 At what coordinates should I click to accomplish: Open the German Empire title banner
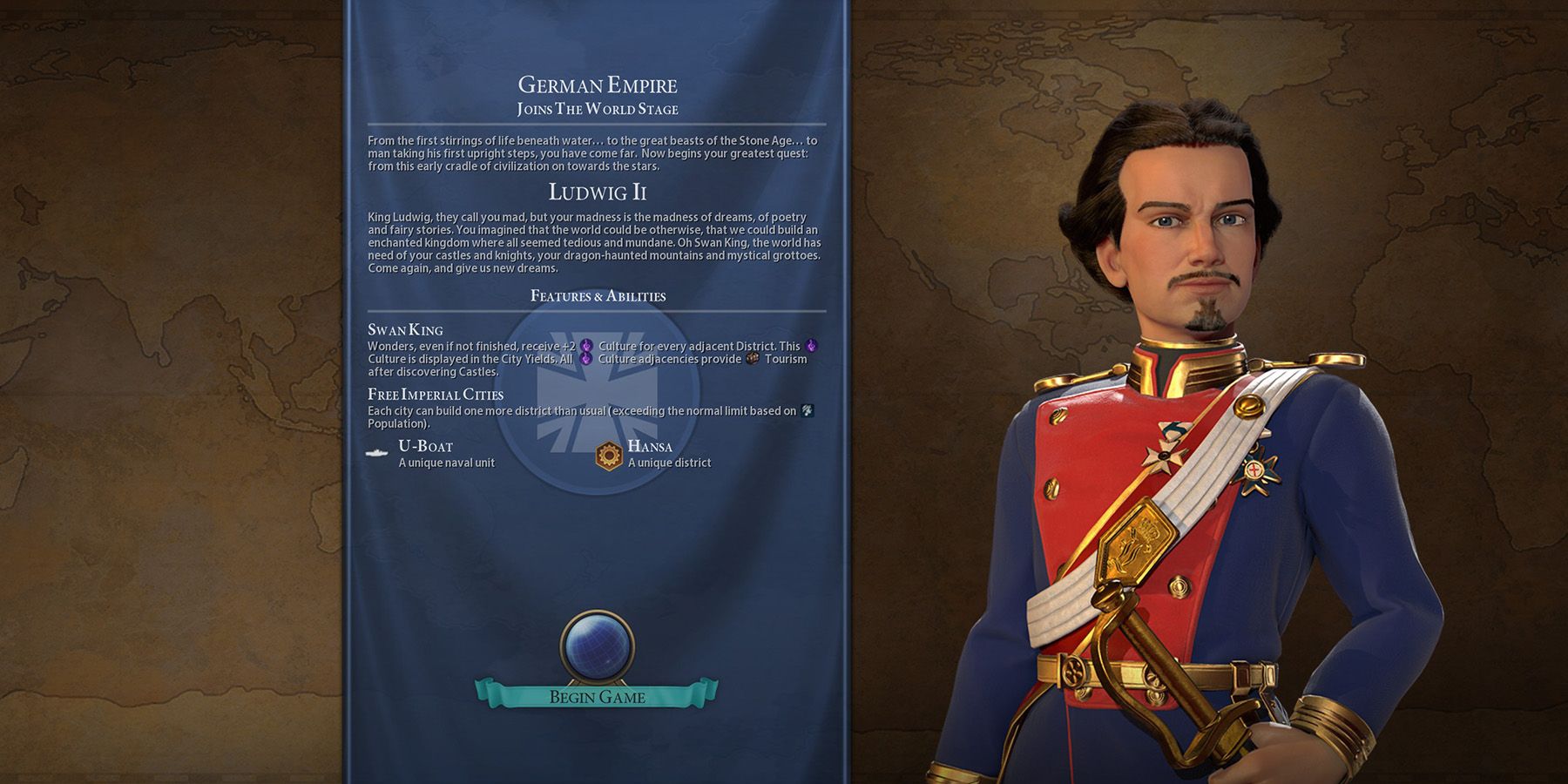[x=597, y=84]
